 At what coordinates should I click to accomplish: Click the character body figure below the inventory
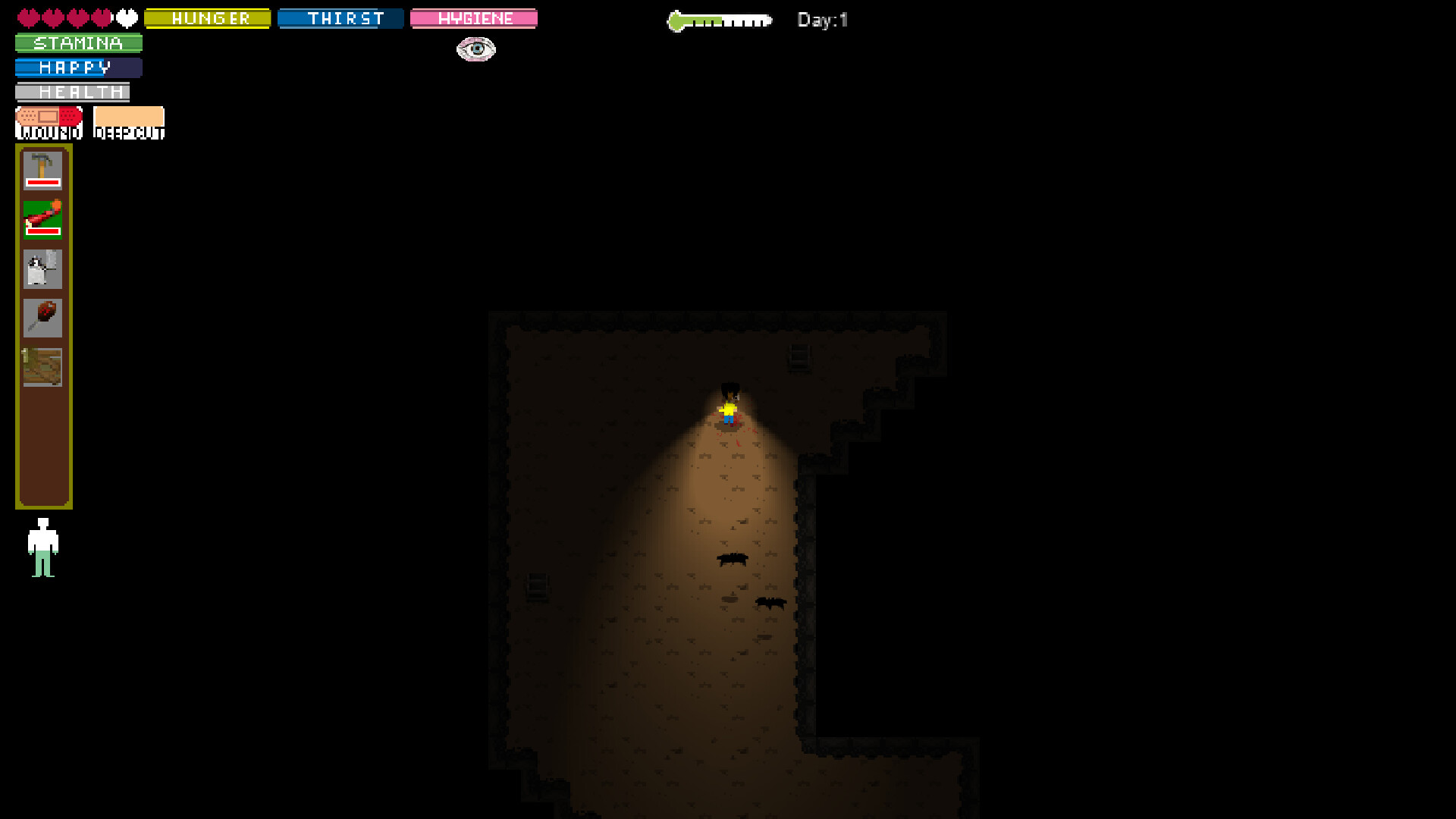point(44,546)
